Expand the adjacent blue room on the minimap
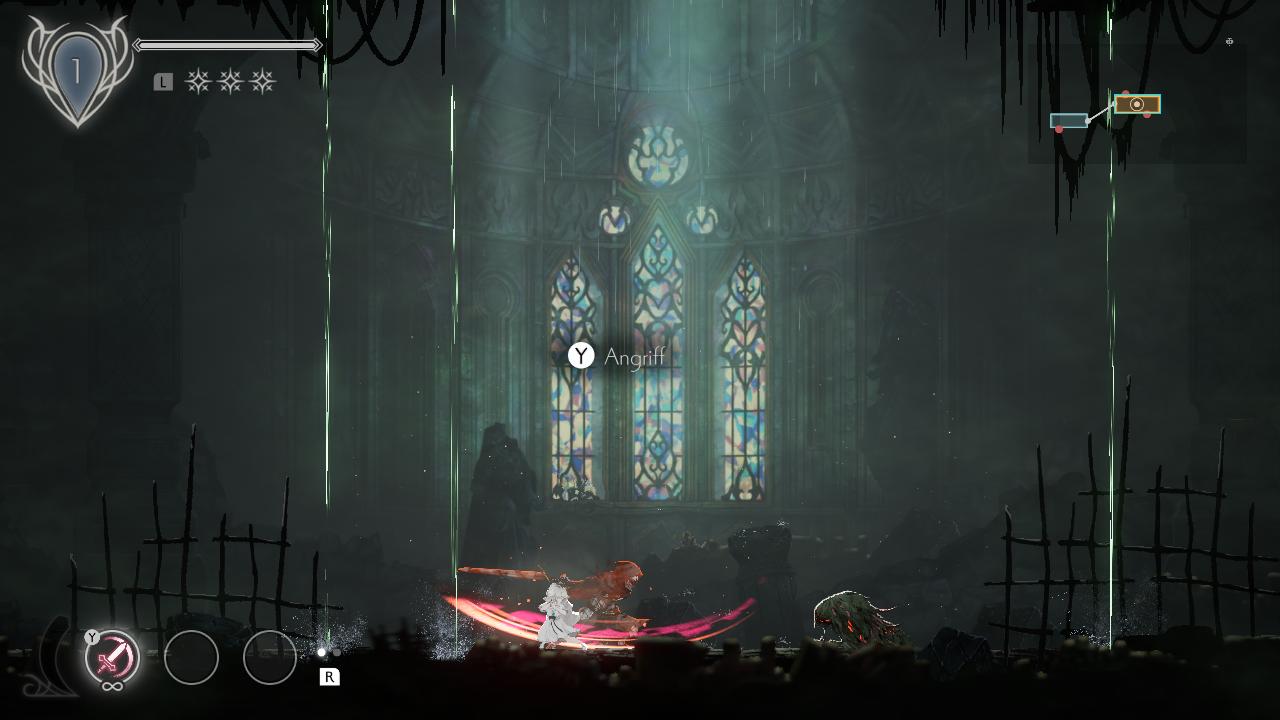 tap(1068, 120)
